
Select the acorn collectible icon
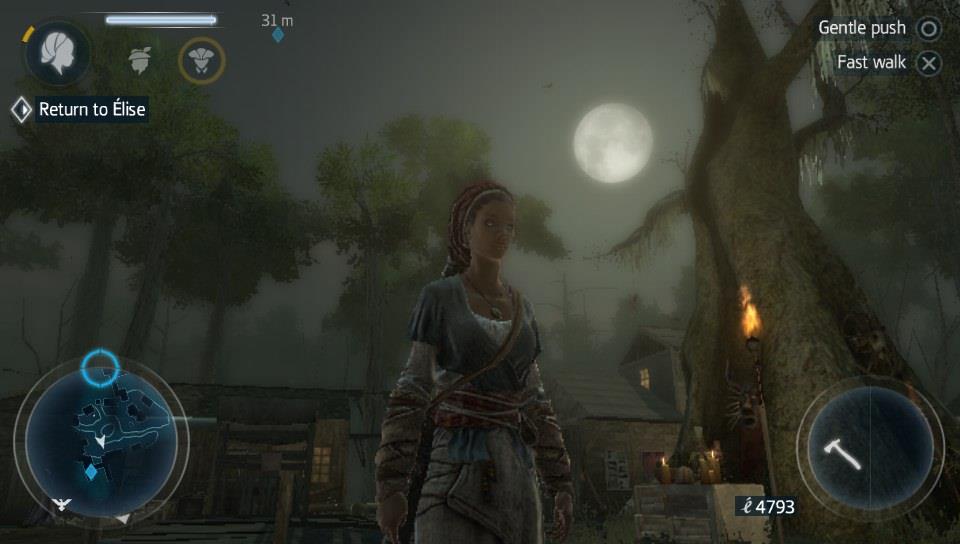click(x=140, y=59)
